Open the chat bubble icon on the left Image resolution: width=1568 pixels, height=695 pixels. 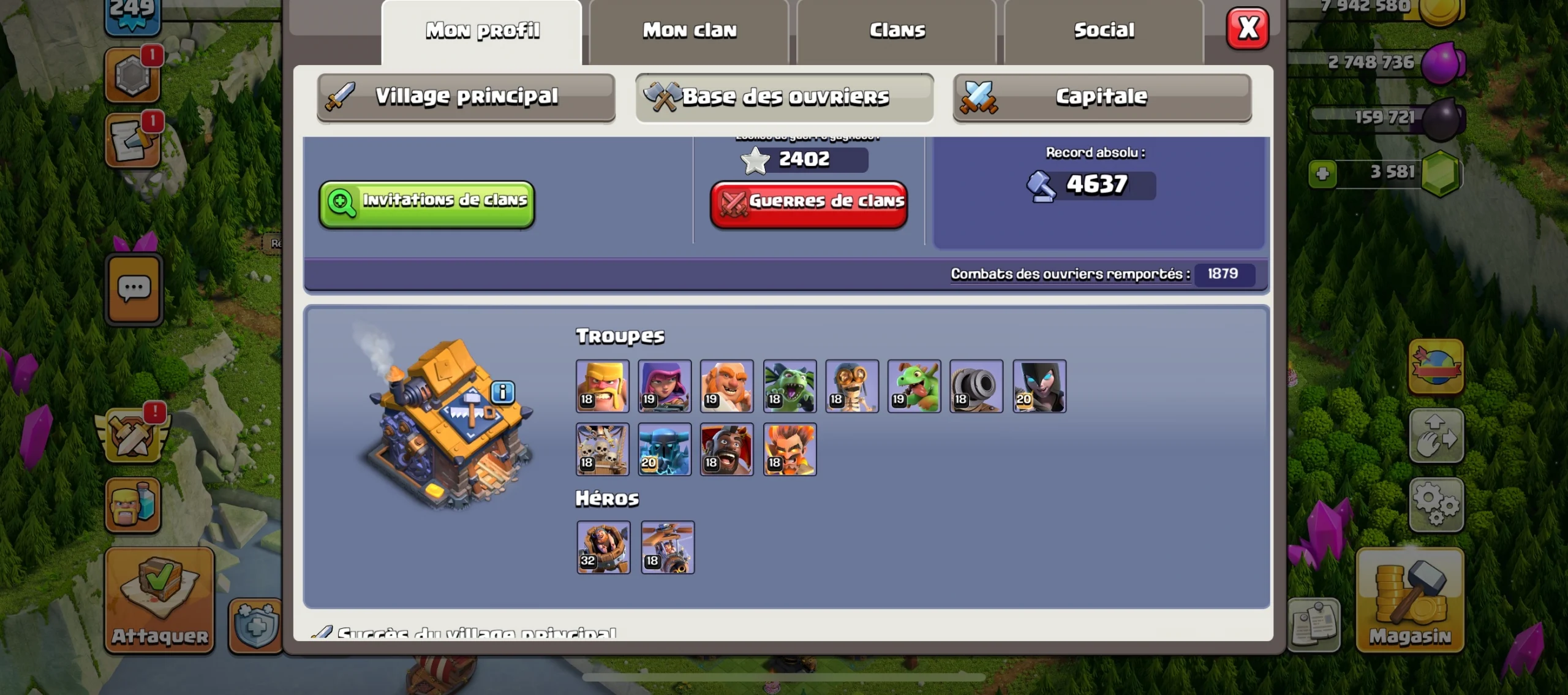pyautogui.click(x=134, y=288)
